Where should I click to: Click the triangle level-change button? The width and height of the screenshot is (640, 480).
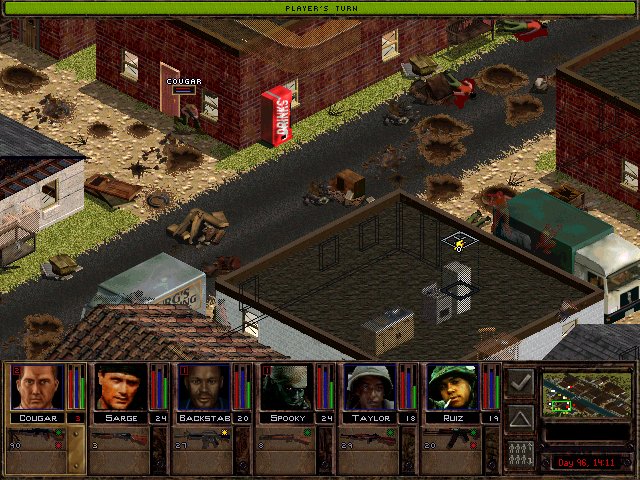tap(520, 417)
